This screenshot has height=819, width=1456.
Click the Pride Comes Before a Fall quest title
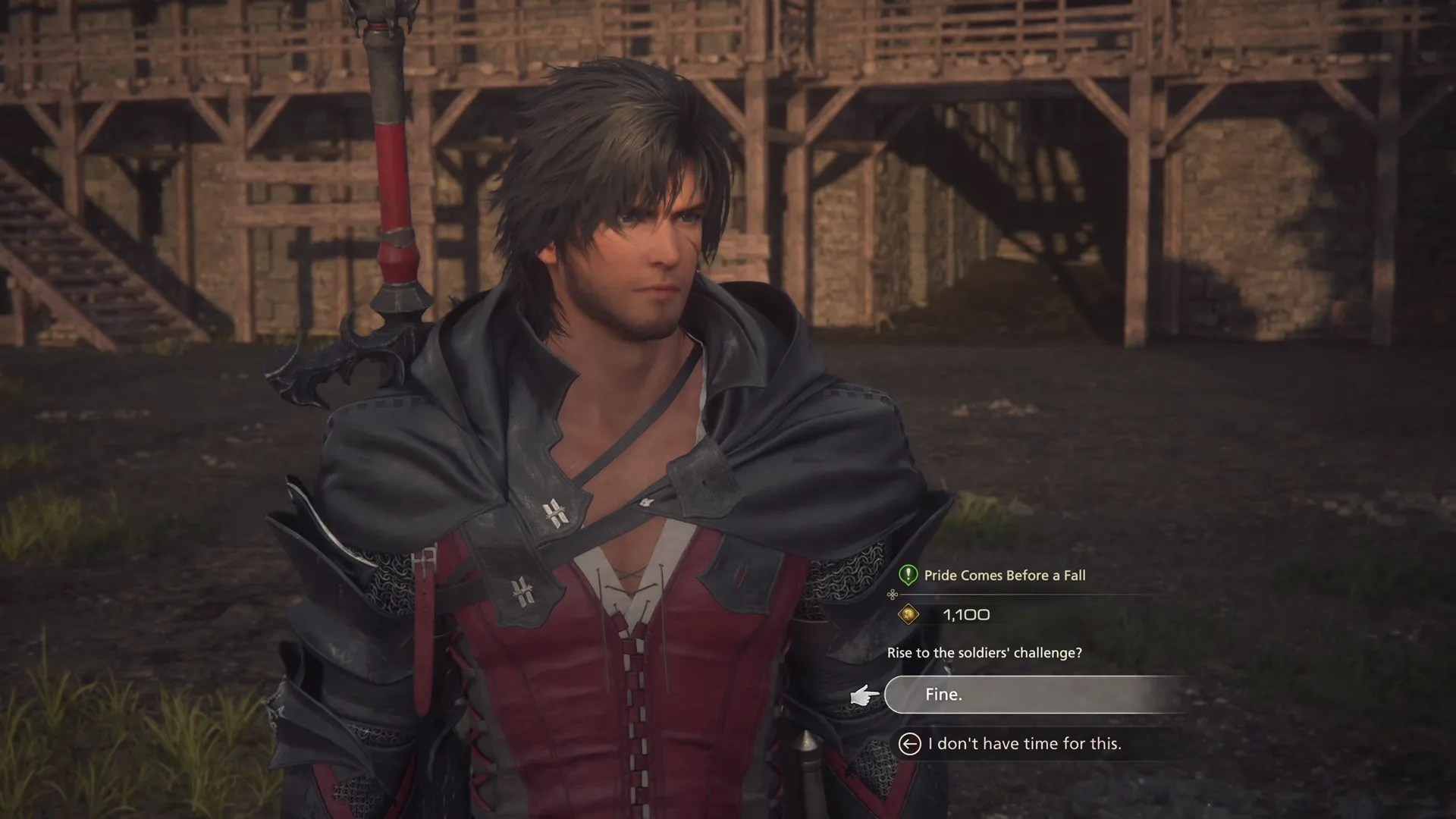[1005, 576]
